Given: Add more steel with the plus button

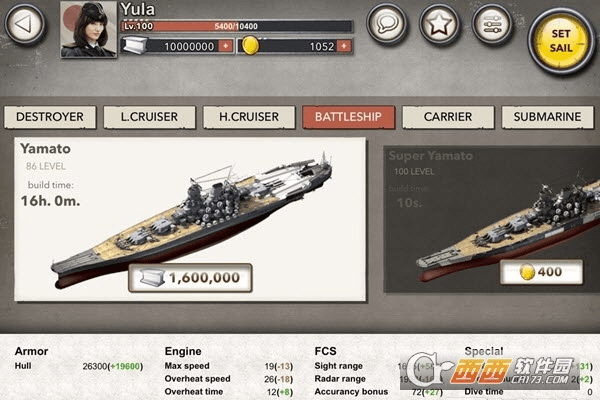Looking at the screenshot, I should coord(225,46).
